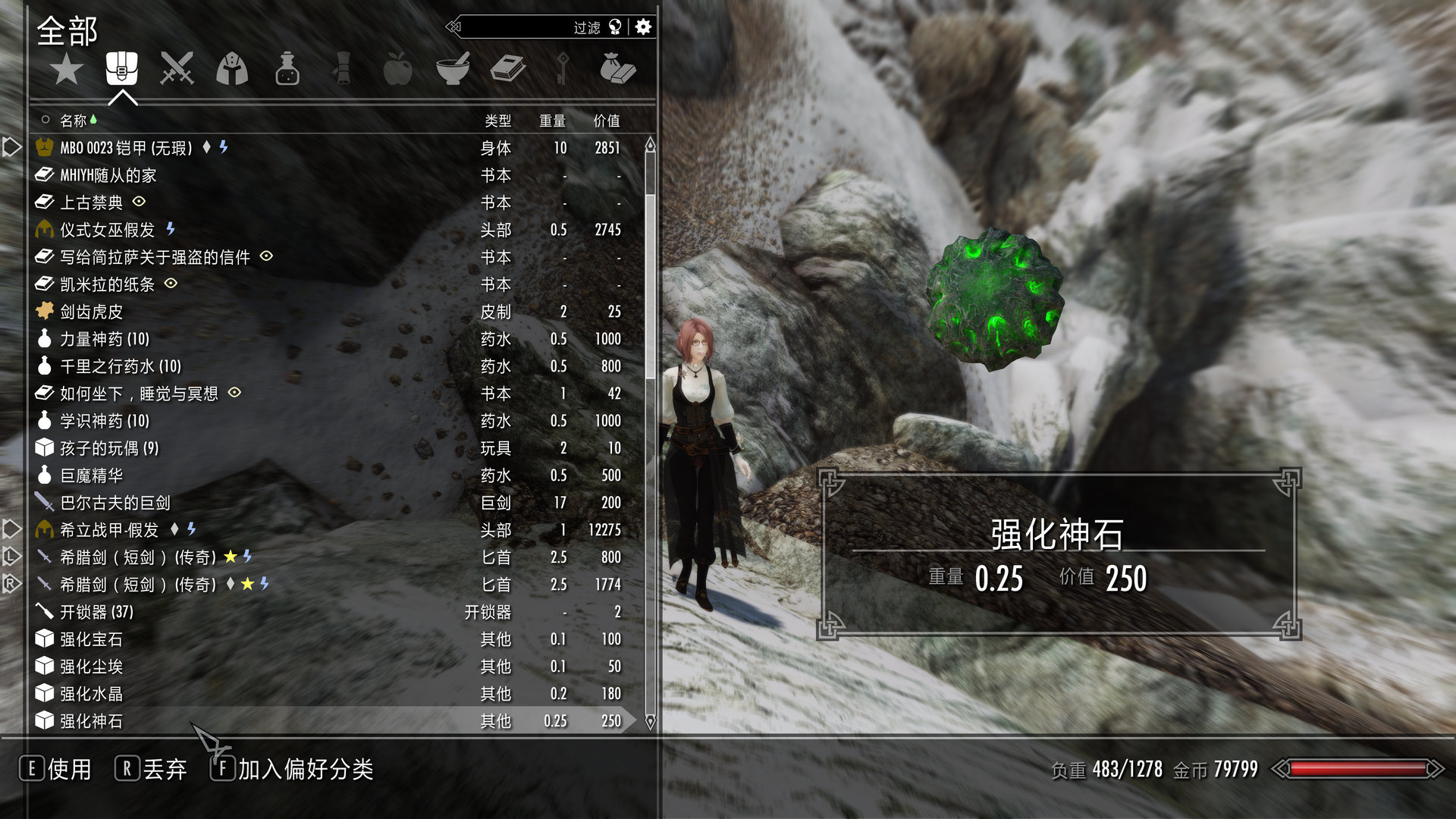Switch to the favorites star tab
The height and width of the screenshot is (819, 1456).
click(67, 70)
